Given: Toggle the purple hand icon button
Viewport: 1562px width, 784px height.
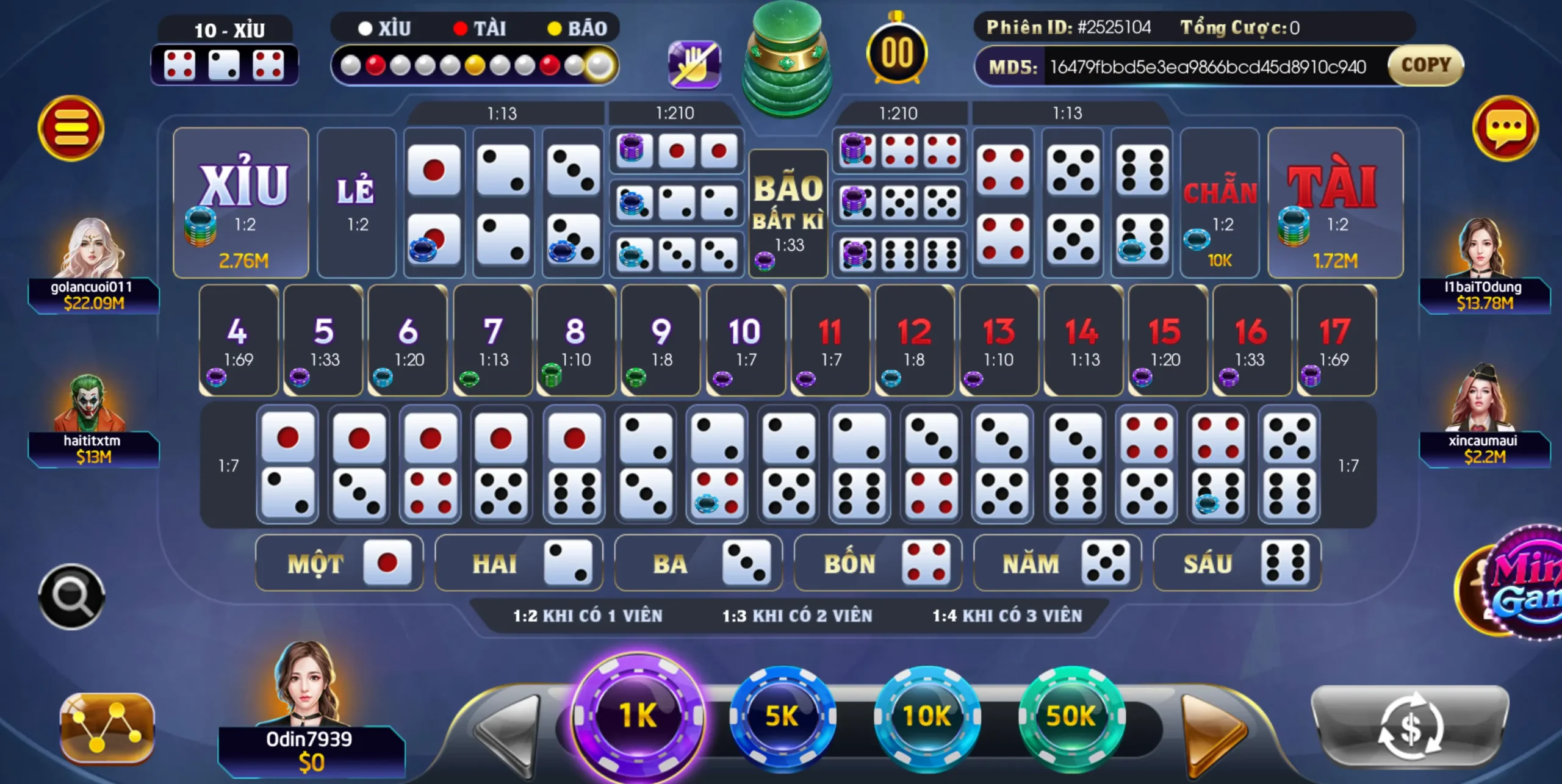Looking at the screenshot, I should [x=694, y=65].
